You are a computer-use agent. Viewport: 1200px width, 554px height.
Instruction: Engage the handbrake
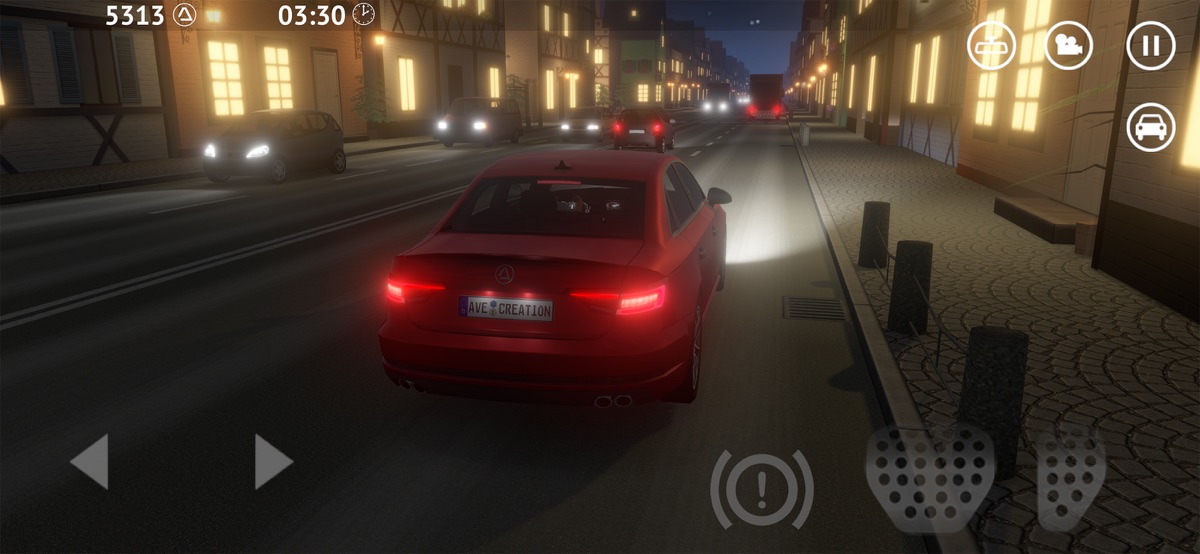pyautogui.click(x=762, y=490)
